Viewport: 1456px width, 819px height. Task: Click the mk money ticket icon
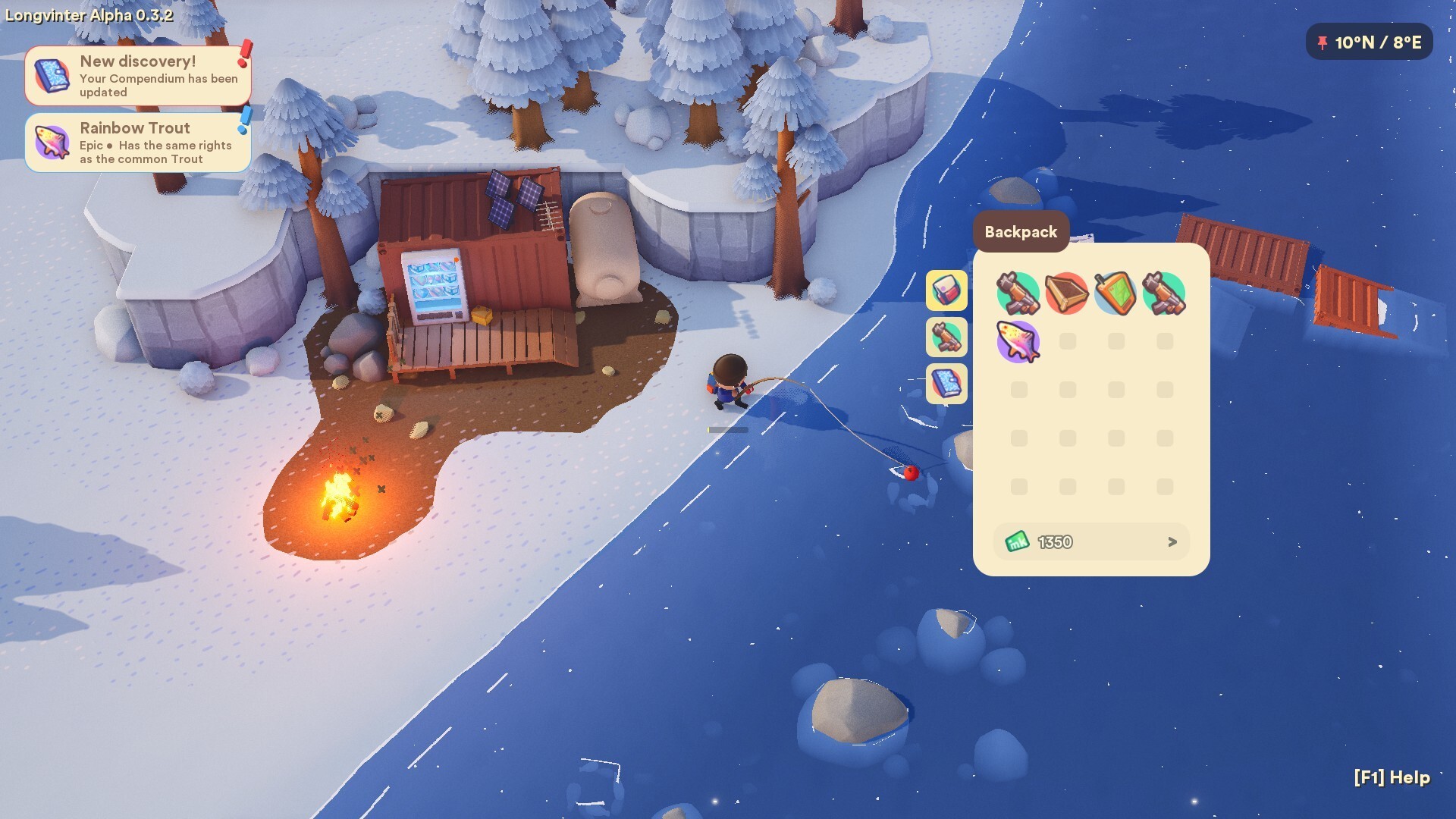point(1019,541)
